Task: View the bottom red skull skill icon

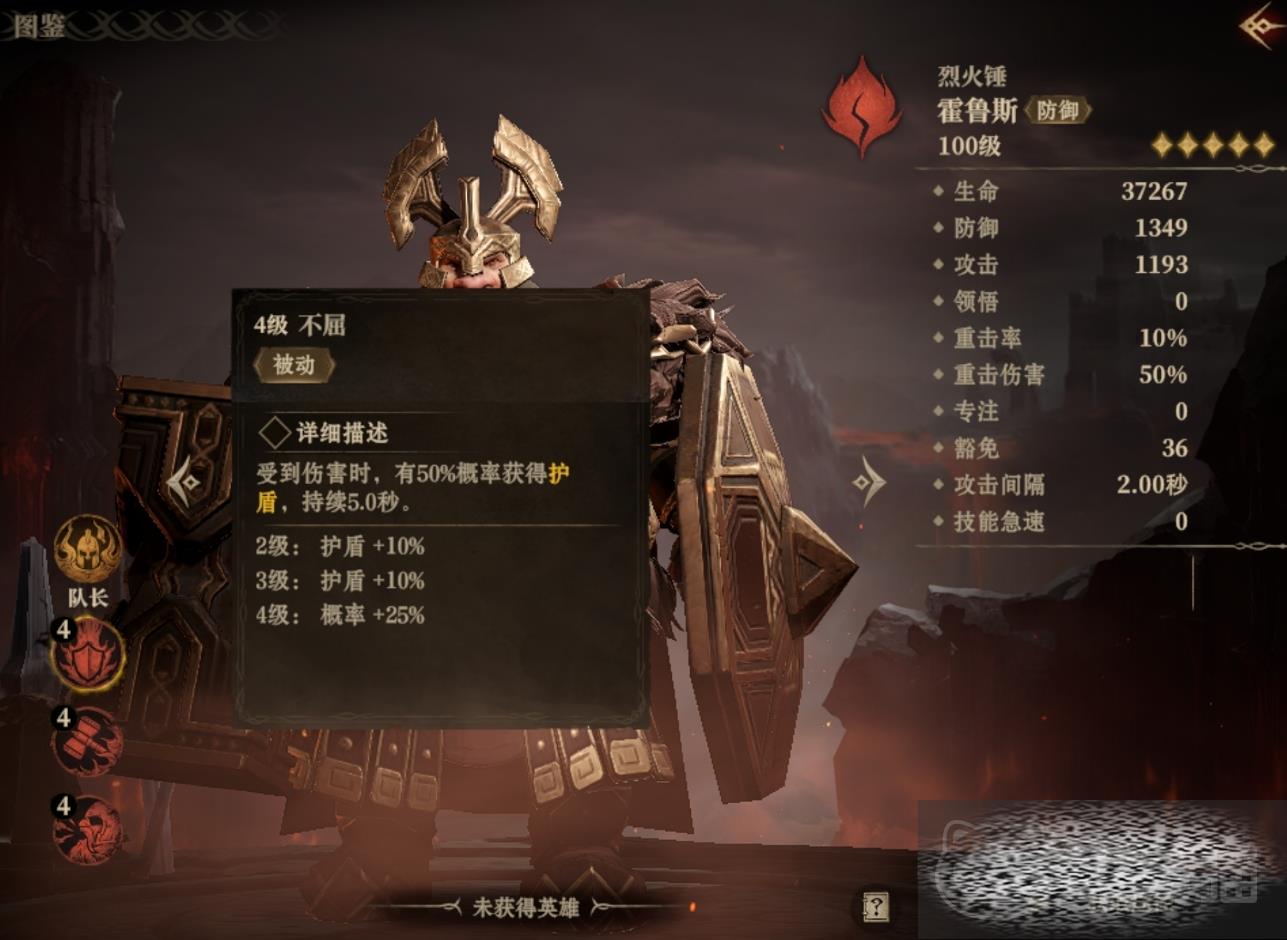Action: tap(88, 829)
